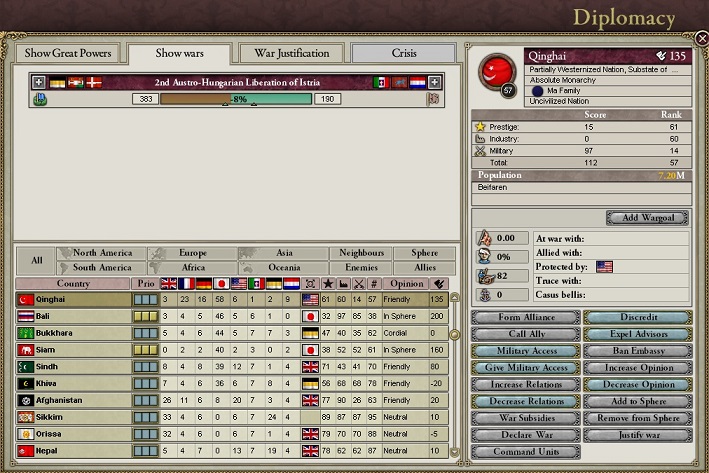The image size is (709, 473).
Task: Form Alliance with Qinghai
Action: point(524,318)
